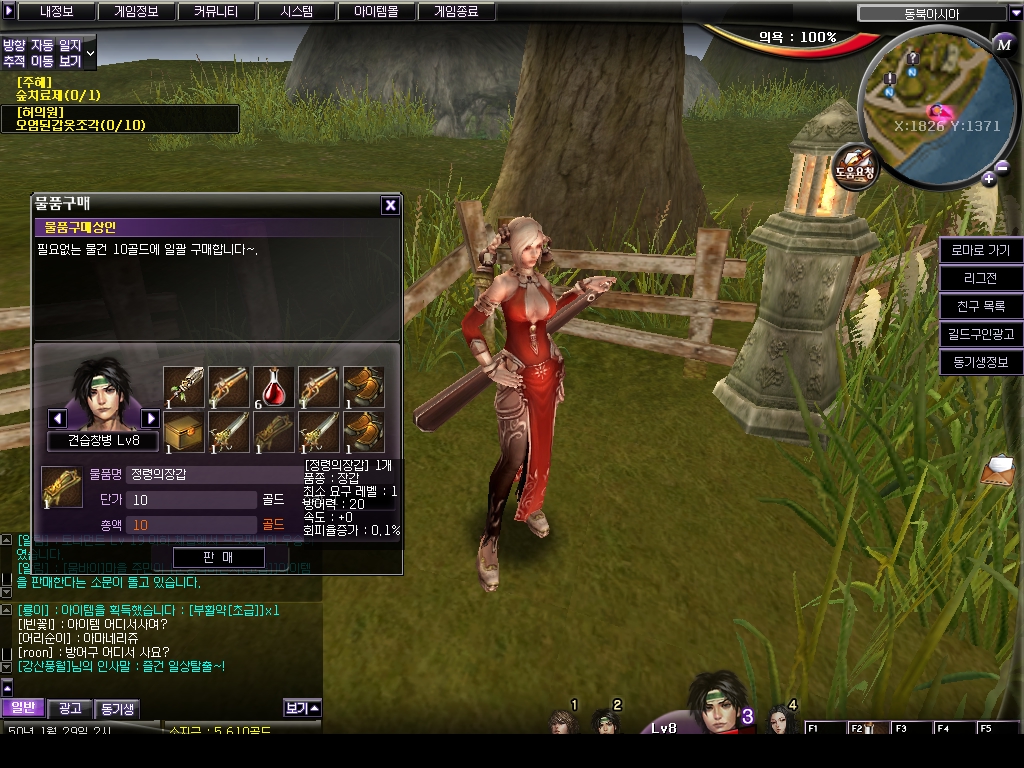Switch to next character with right arrow

[x=151, y=418]
